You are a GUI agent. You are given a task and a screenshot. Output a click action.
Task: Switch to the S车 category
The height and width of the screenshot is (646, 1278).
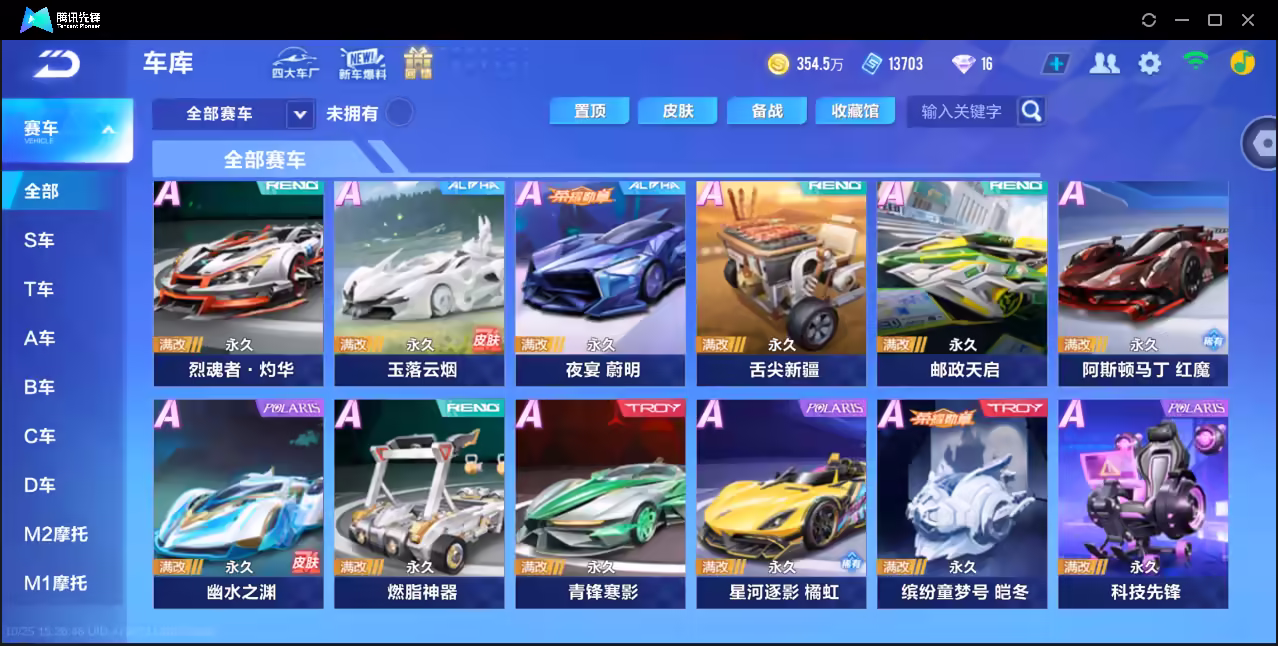coord(40,240)
